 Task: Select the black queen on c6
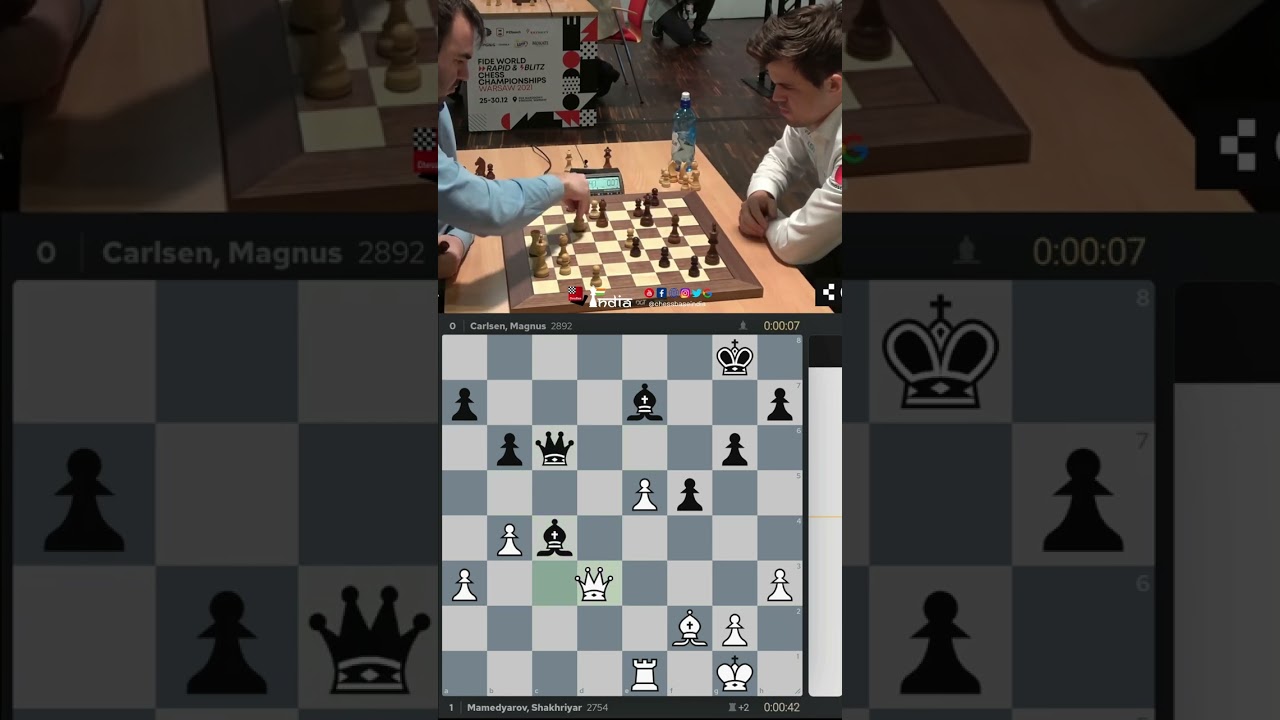554,448
